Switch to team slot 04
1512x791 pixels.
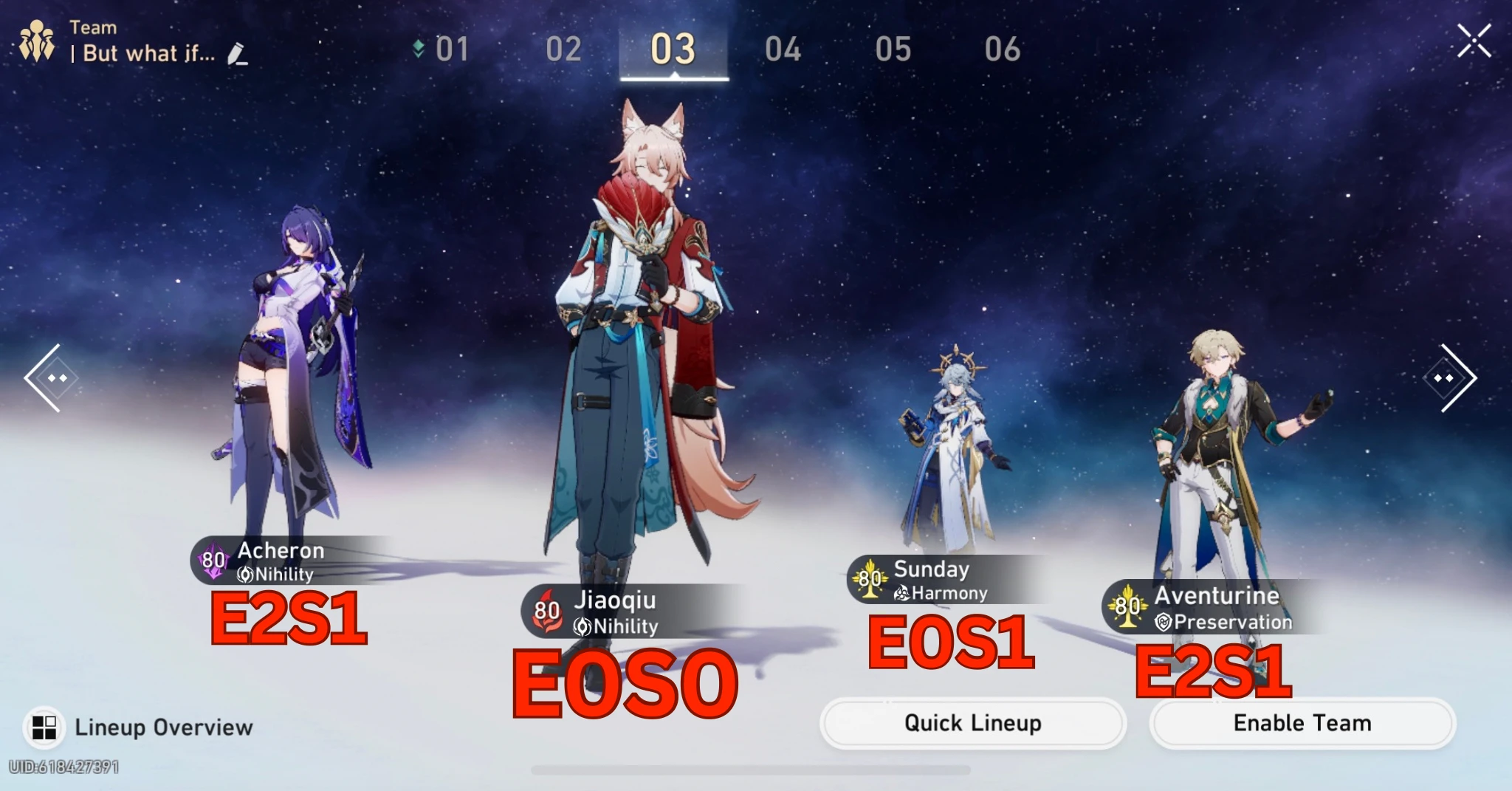(785, 48)
